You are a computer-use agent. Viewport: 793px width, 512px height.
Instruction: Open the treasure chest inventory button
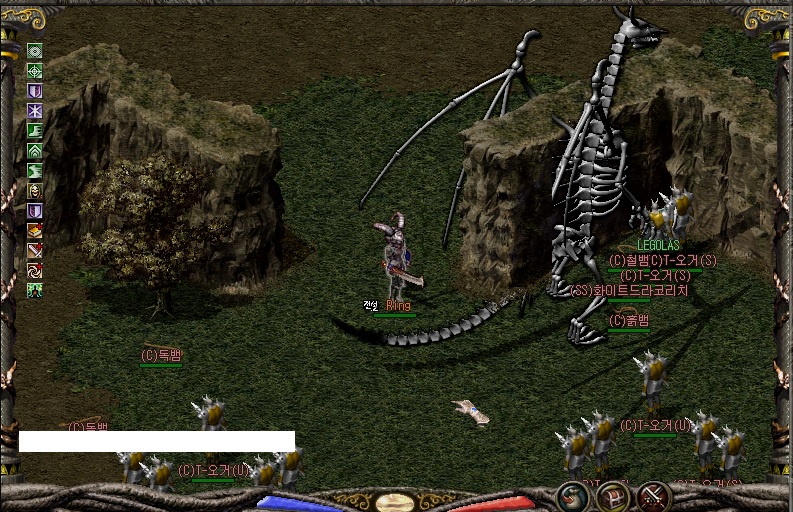pyautogui.click(x=612, y=495)
